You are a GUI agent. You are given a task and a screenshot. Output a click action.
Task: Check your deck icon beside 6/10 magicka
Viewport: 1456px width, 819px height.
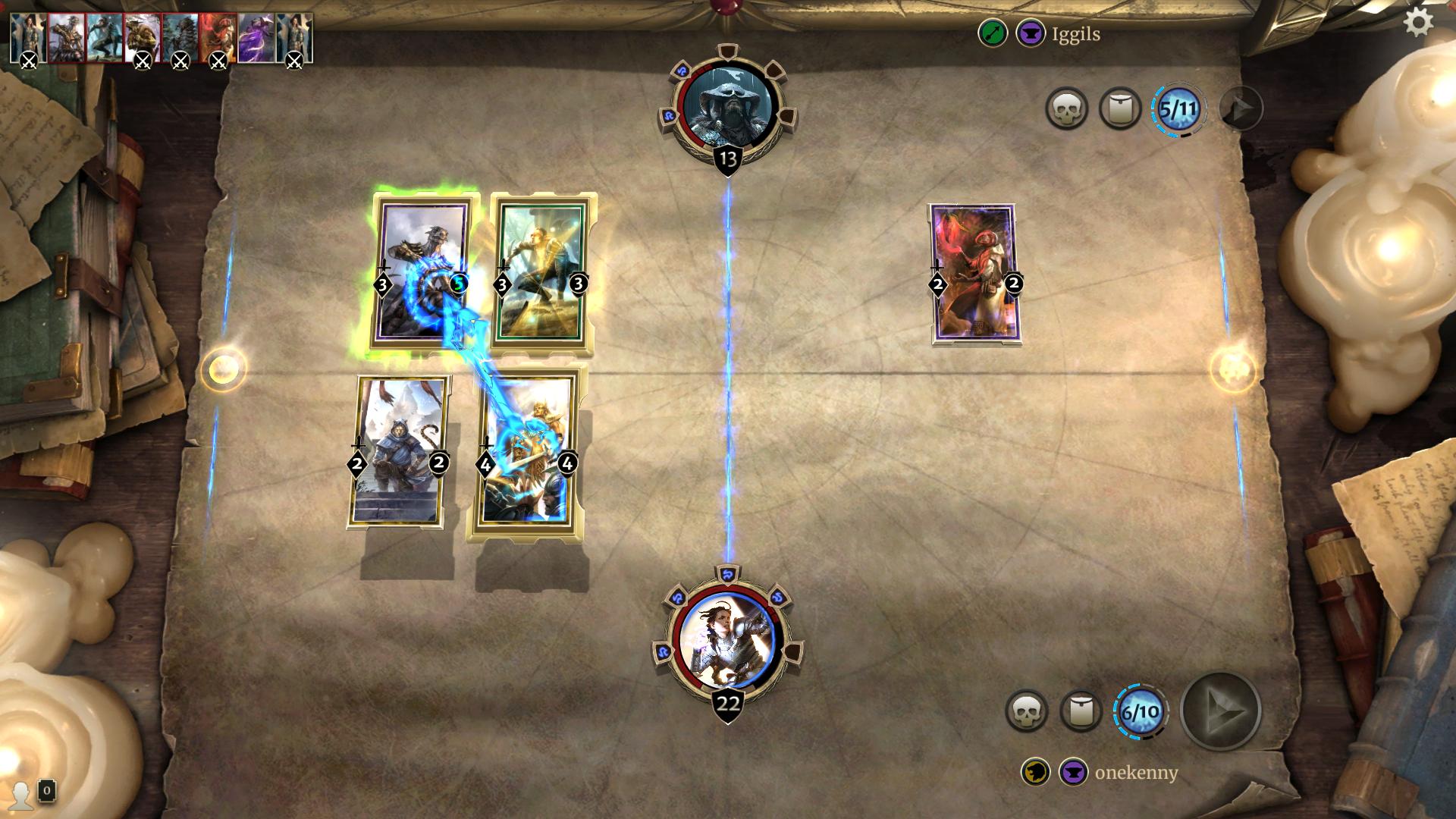click(x=1081, y=711)
